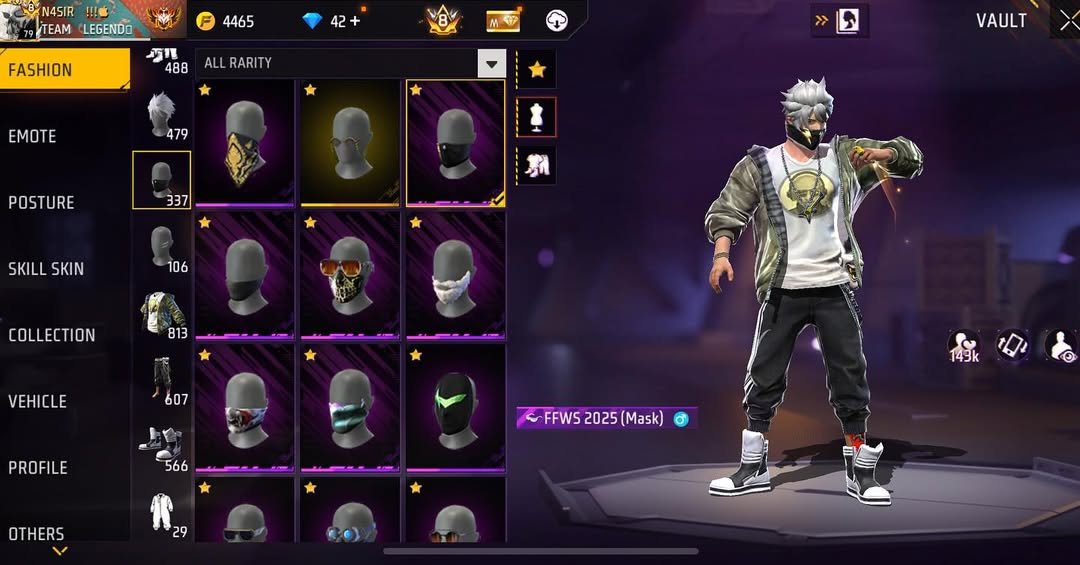The image size is (1080, 565).
Task: Pick the white beard mask
Action: click(455, 274)
